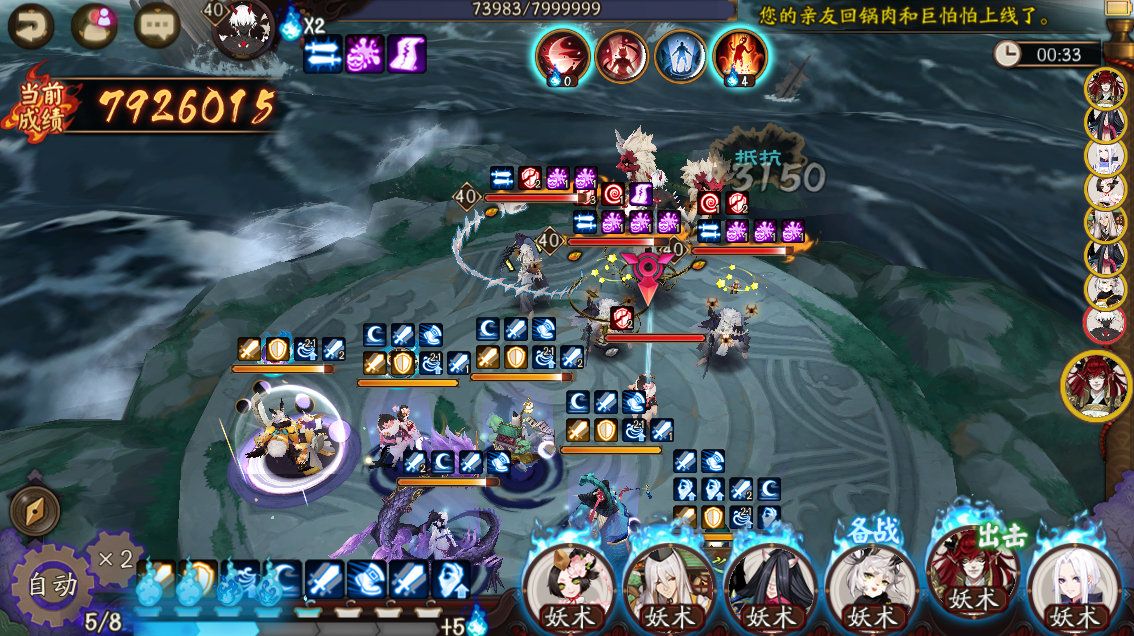Click the large red-haired turn-order portrait

(1096, 385)
